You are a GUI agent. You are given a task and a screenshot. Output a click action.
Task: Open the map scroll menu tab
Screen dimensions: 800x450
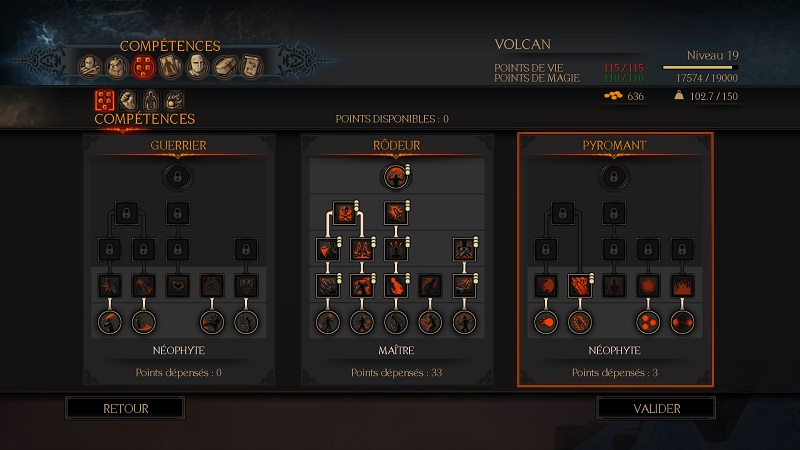click(x=251, y=67)
